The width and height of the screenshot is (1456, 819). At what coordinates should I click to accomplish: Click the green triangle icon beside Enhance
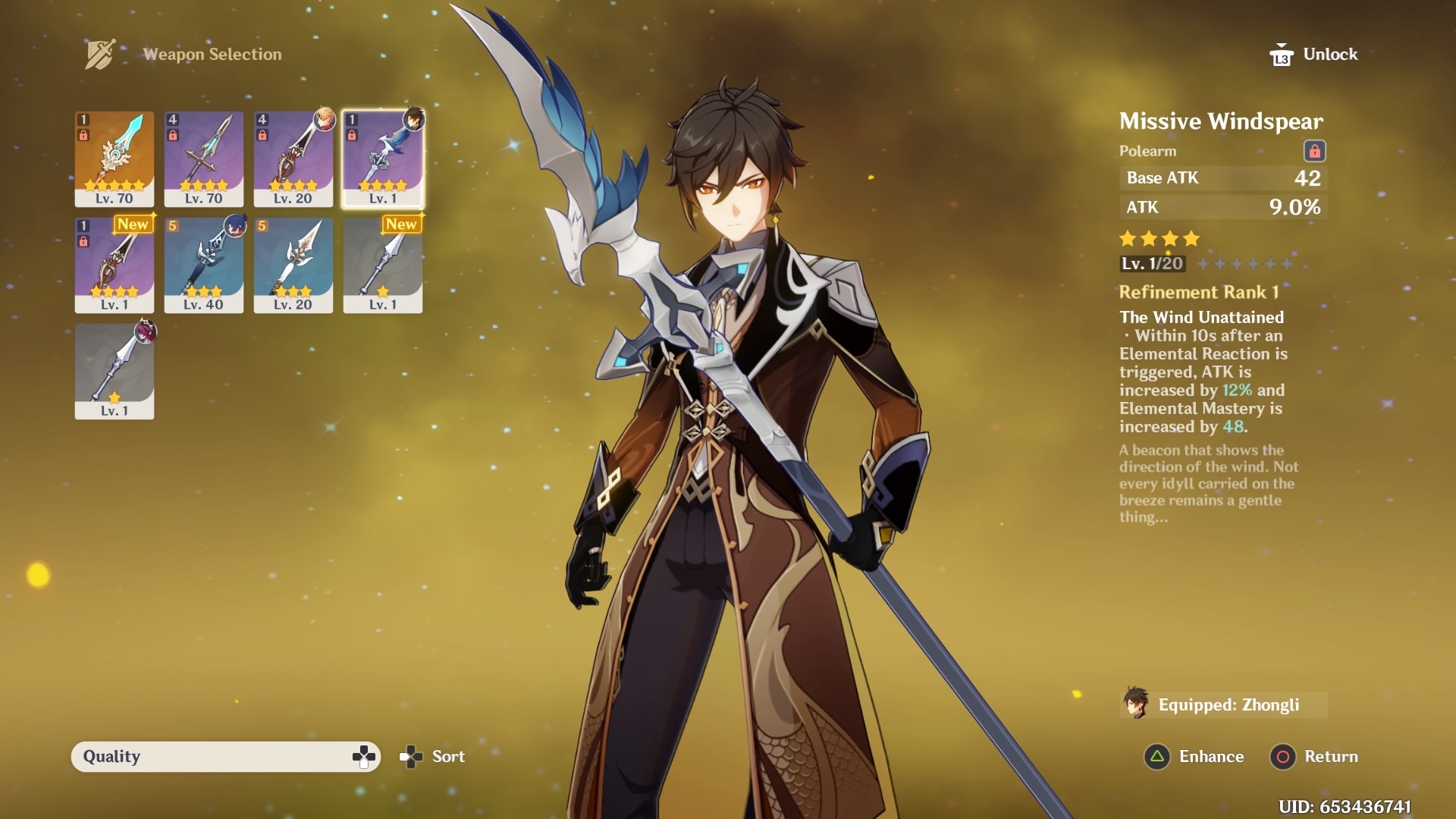pyautogui.click(x=1156, y=756)
